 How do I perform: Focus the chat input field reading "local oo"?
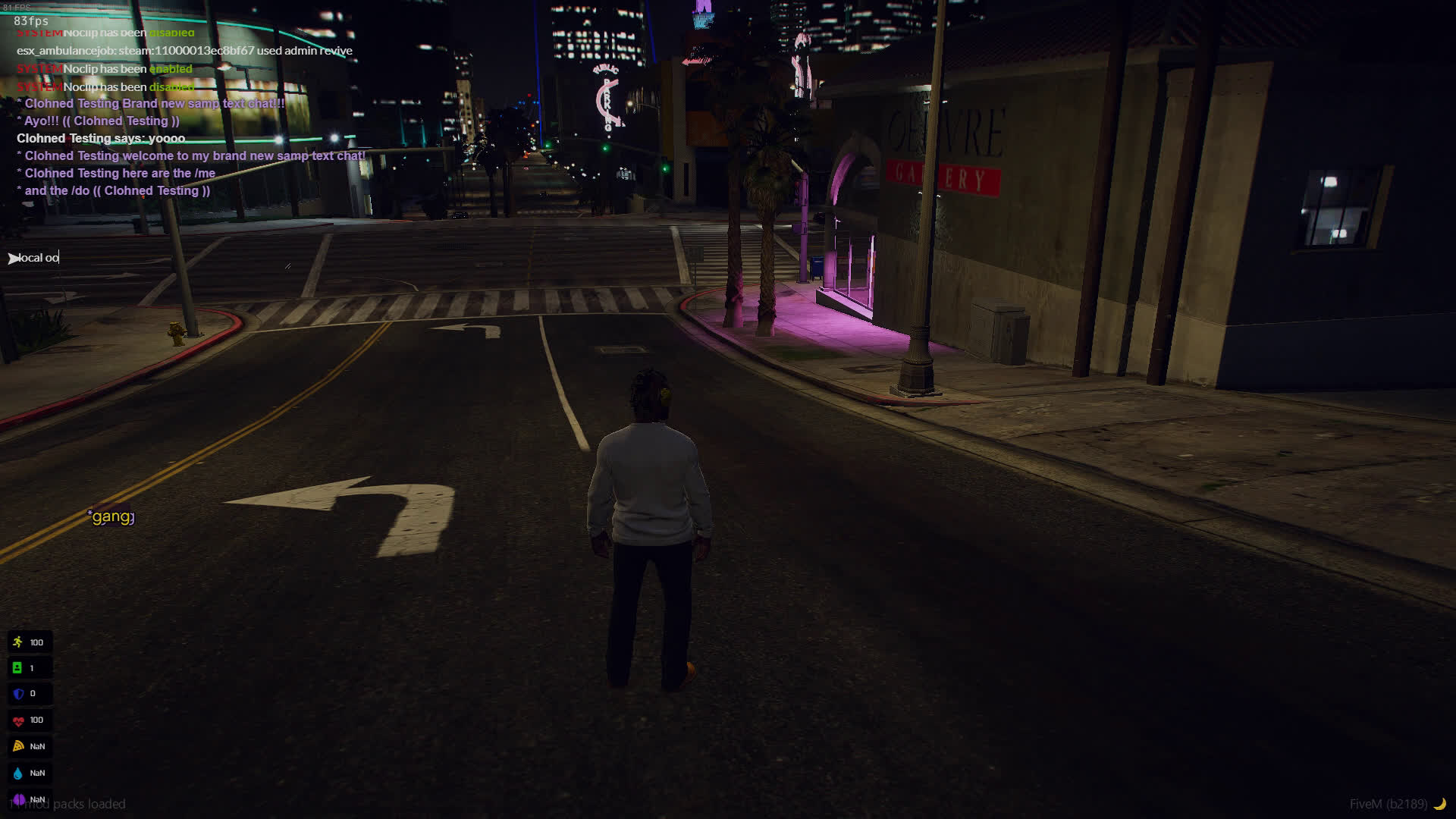pyautogui.click(x=39, y=258)
